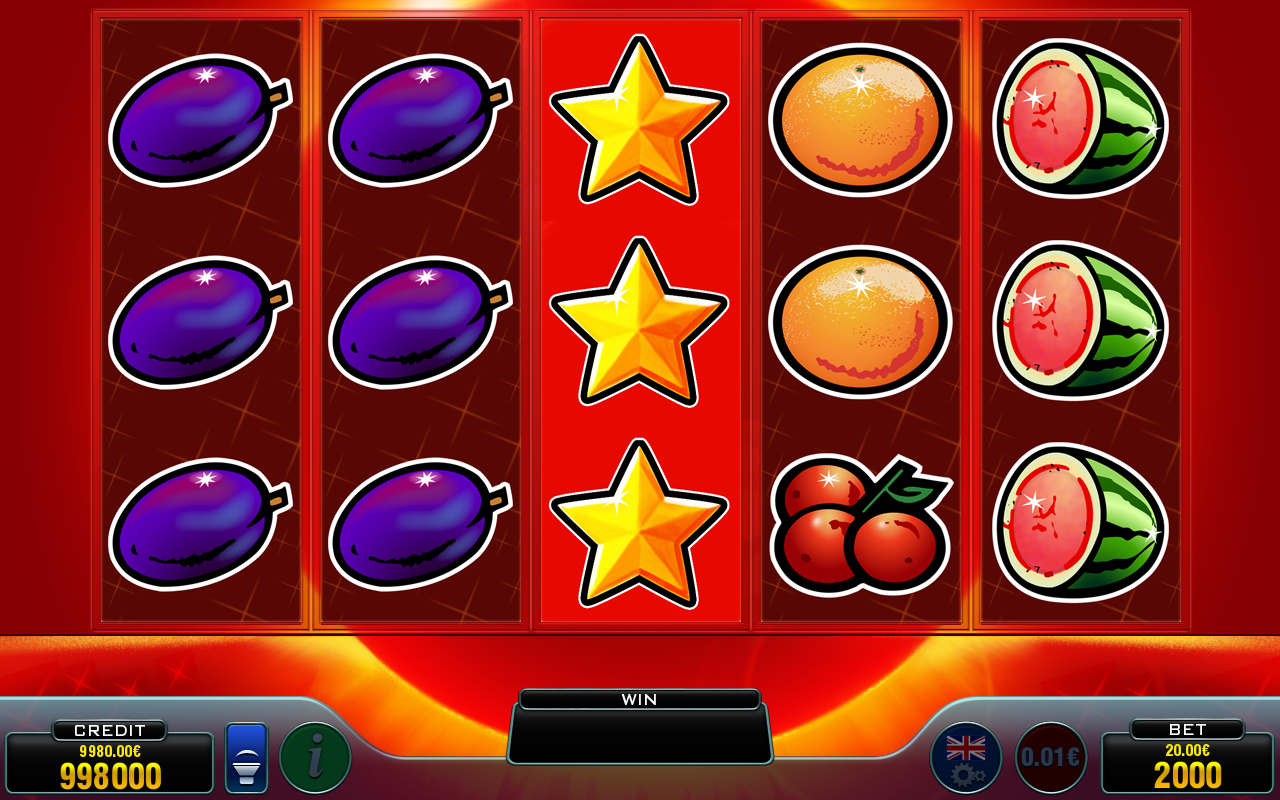
Task: Click the top star symbol on the middle reel
Action: pyautogui.click(x=639, y=120)
